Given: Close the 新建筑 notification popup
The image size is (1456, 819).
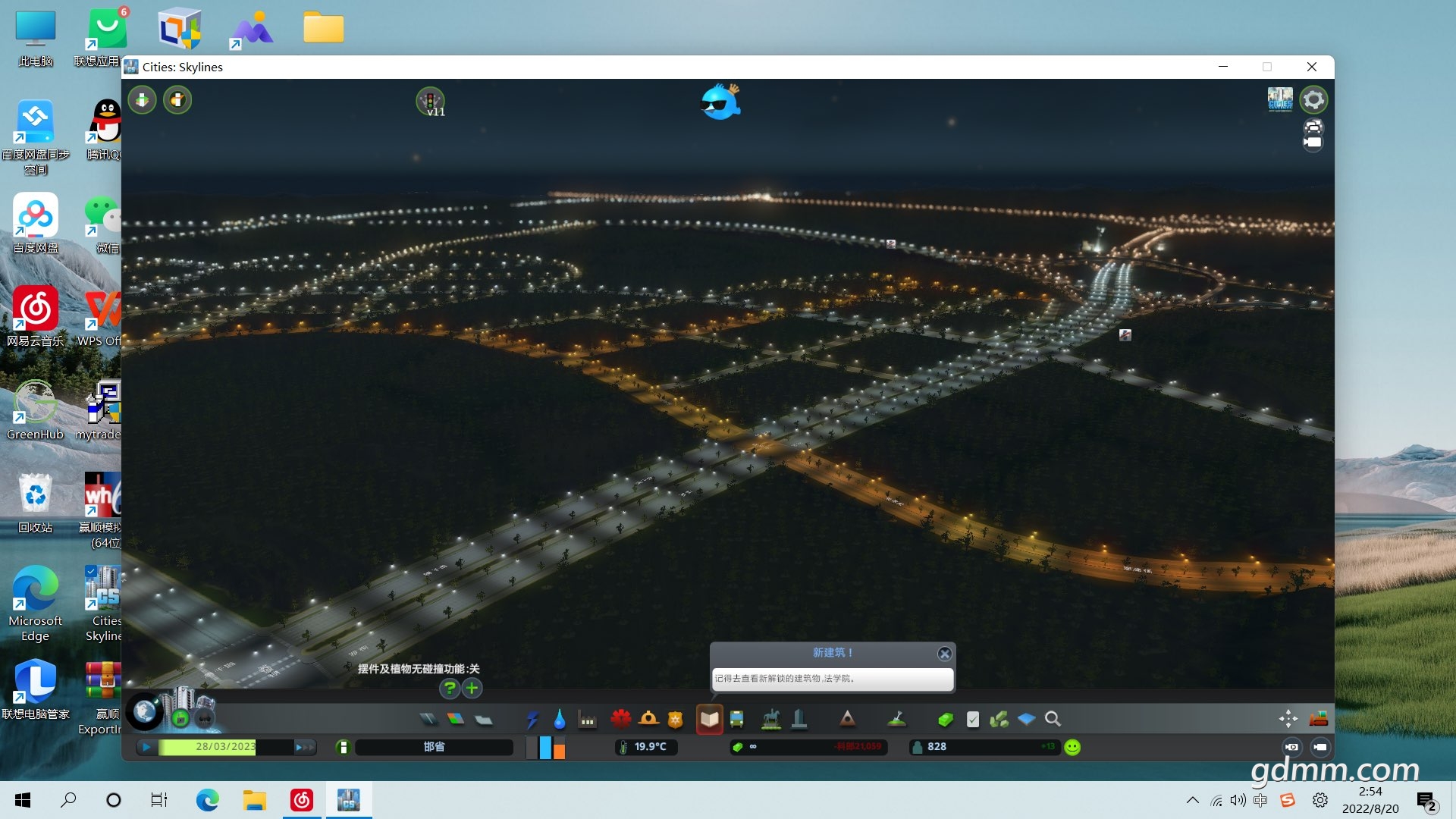Looking at the screenshot, I should [944, 654].
